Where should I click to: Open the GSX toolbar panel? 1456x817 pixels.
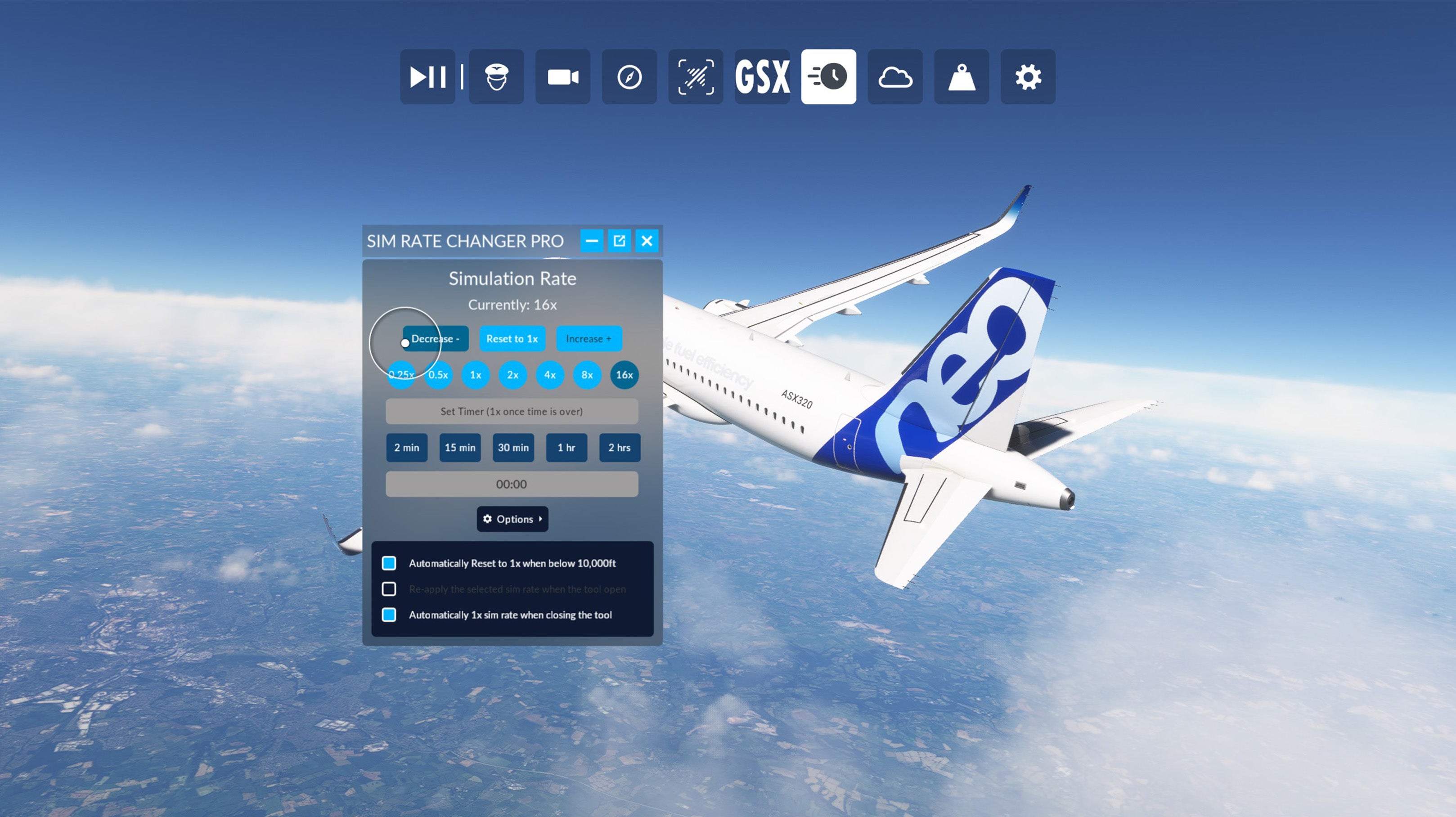click(x=762, y=77)
